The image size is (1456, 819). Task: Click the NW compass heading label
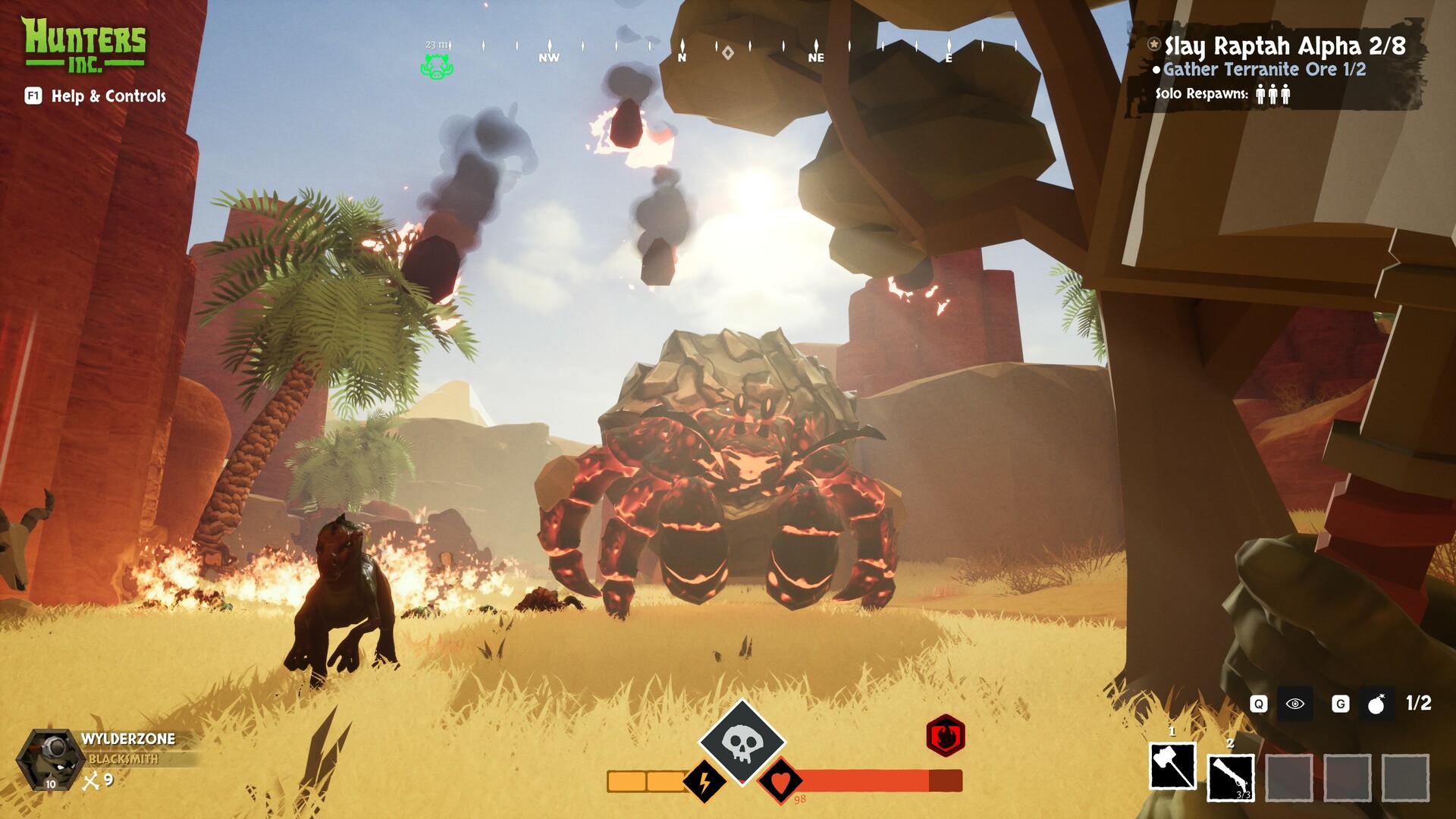click(x=548, y=56)
